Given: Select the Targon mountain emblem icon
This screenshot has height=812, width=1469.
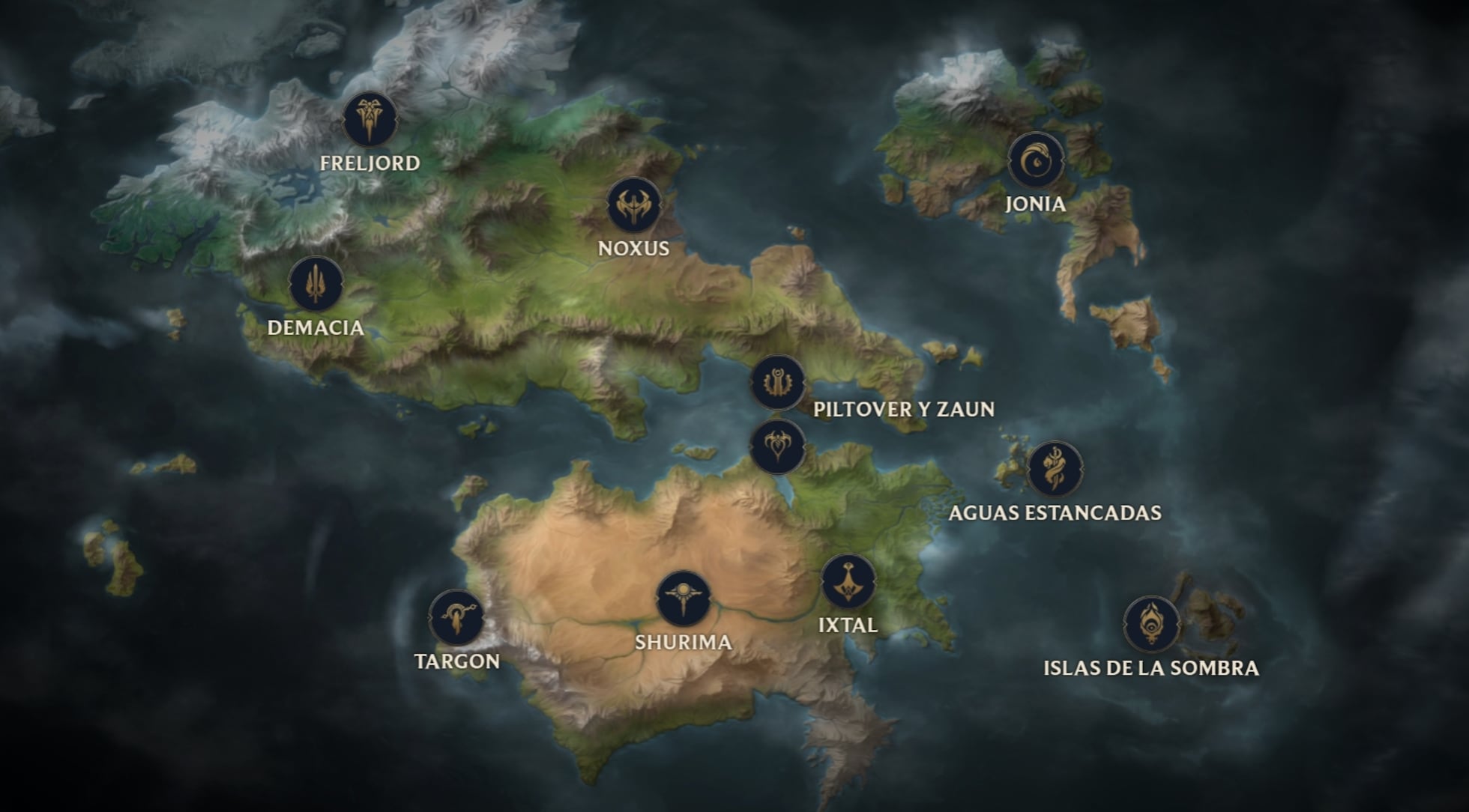Looking at the screenshot, I should pyautogui.click(x=456, y=617).
